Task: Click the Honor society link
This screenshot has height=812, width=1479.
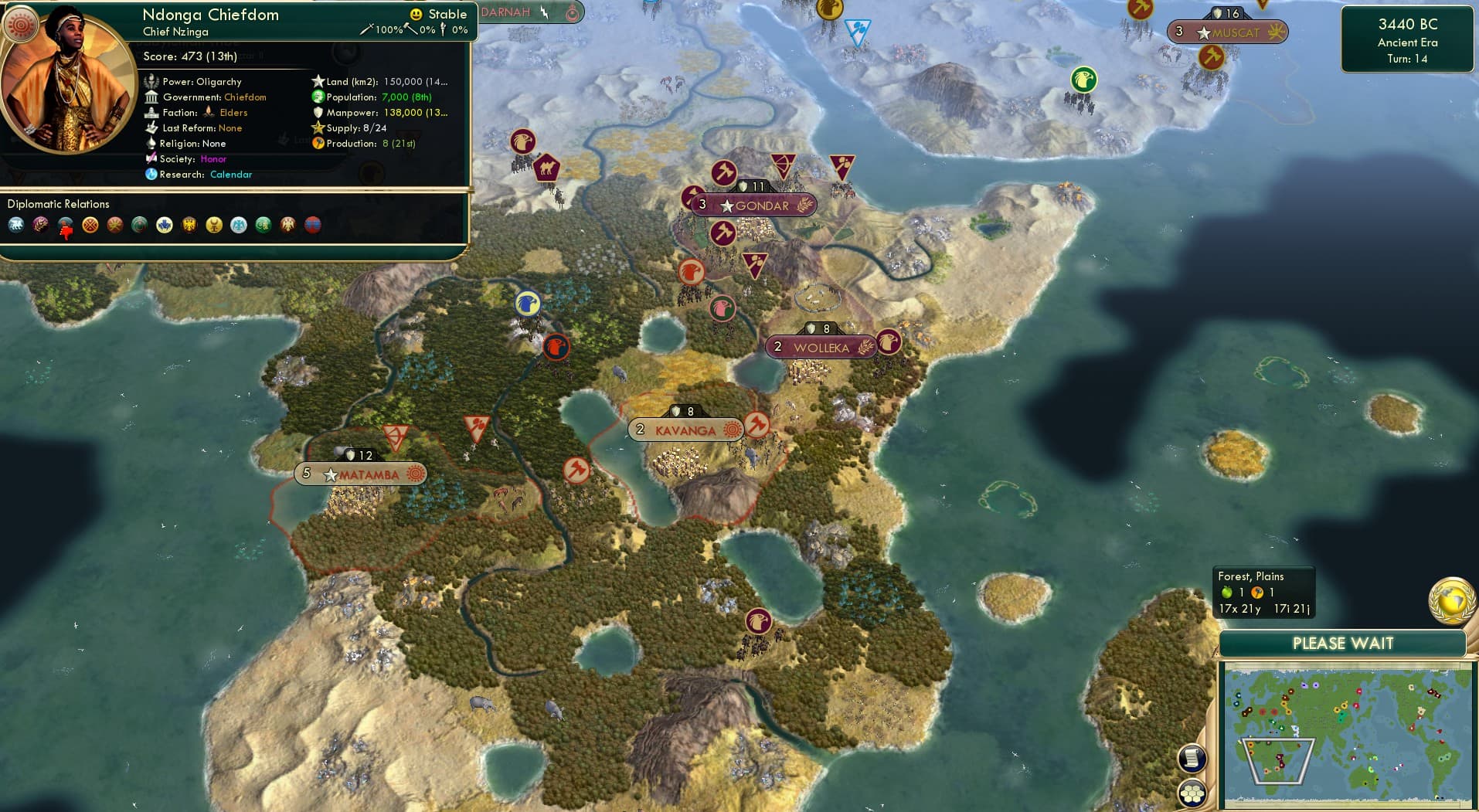Action: click(x=215, y=159)
